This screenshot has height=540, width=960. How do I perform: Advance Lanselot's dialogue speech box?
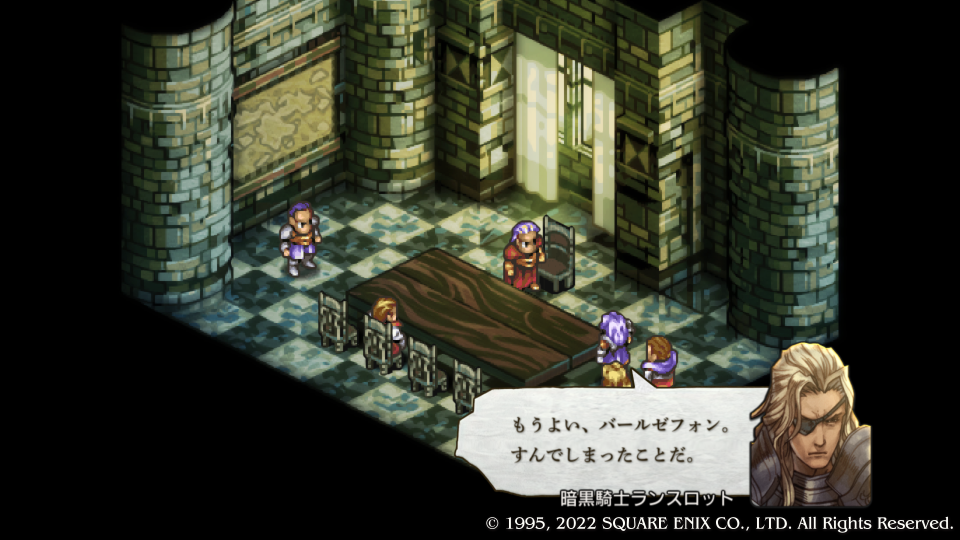604,439
